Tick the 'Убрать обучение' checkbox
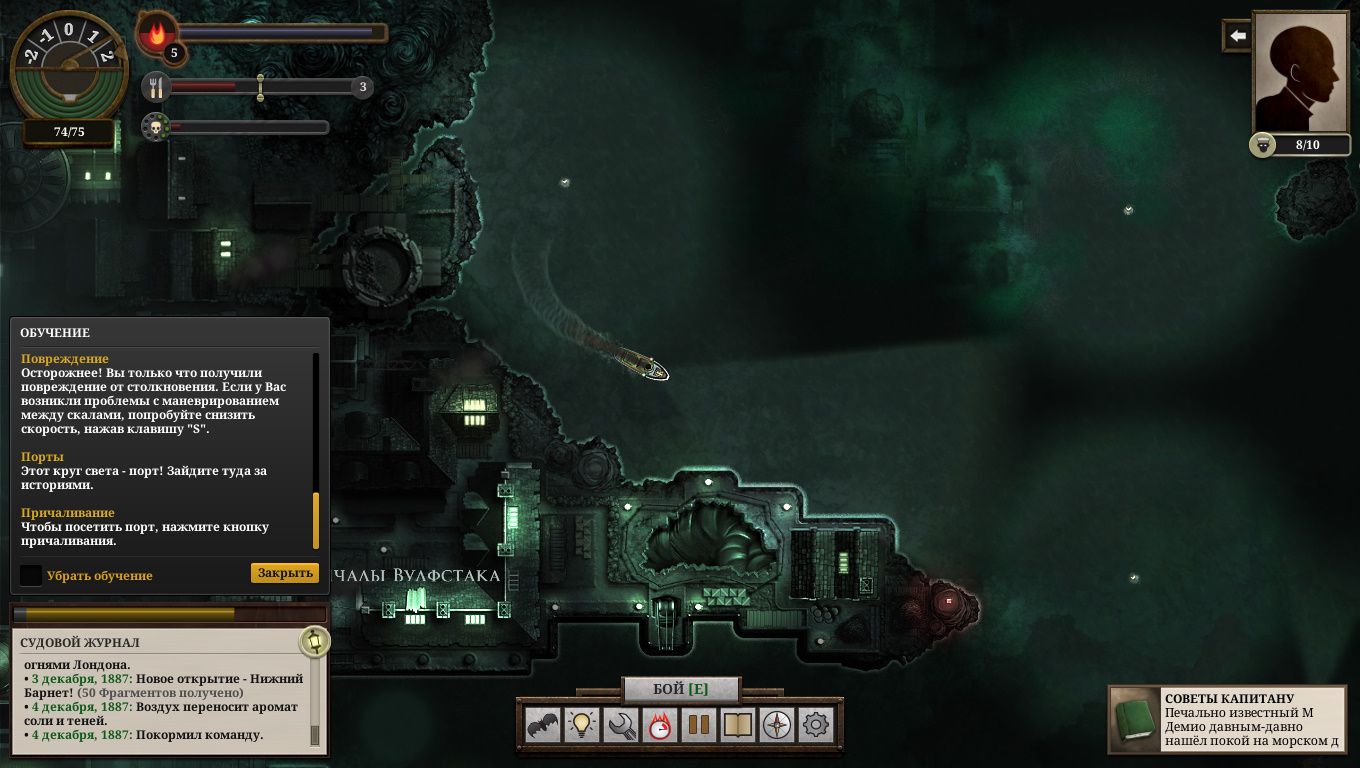The height and width of the screenshot is (768, 1360). click(31, 575)
